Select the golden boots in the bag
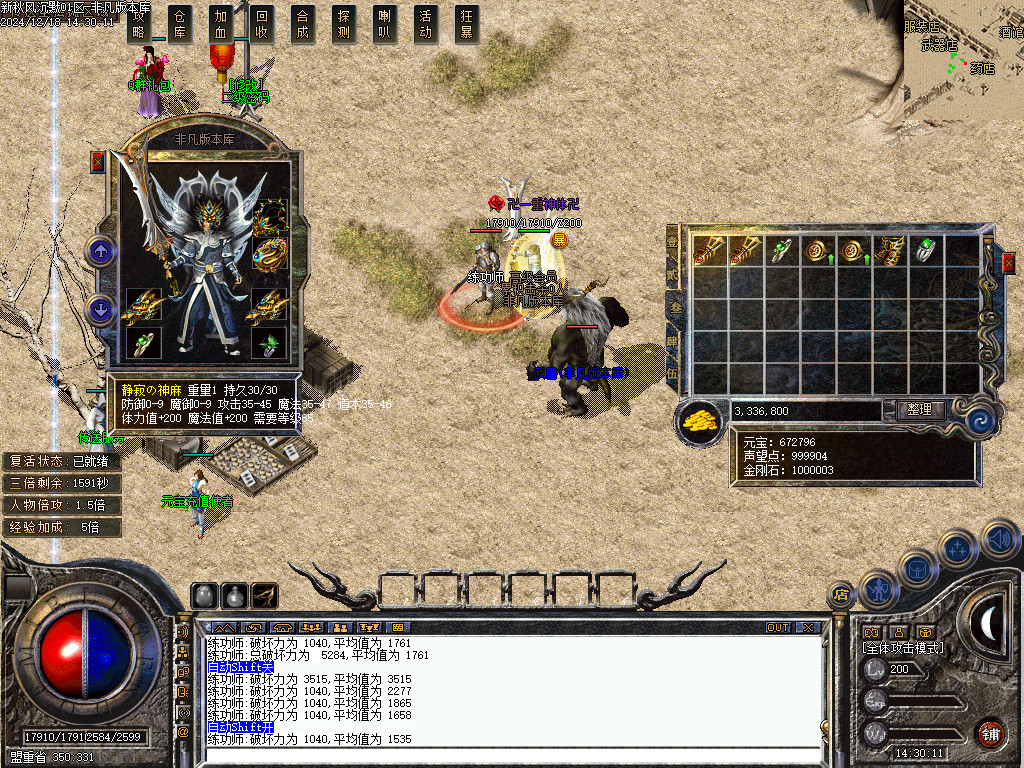 (x=889, y=250)
